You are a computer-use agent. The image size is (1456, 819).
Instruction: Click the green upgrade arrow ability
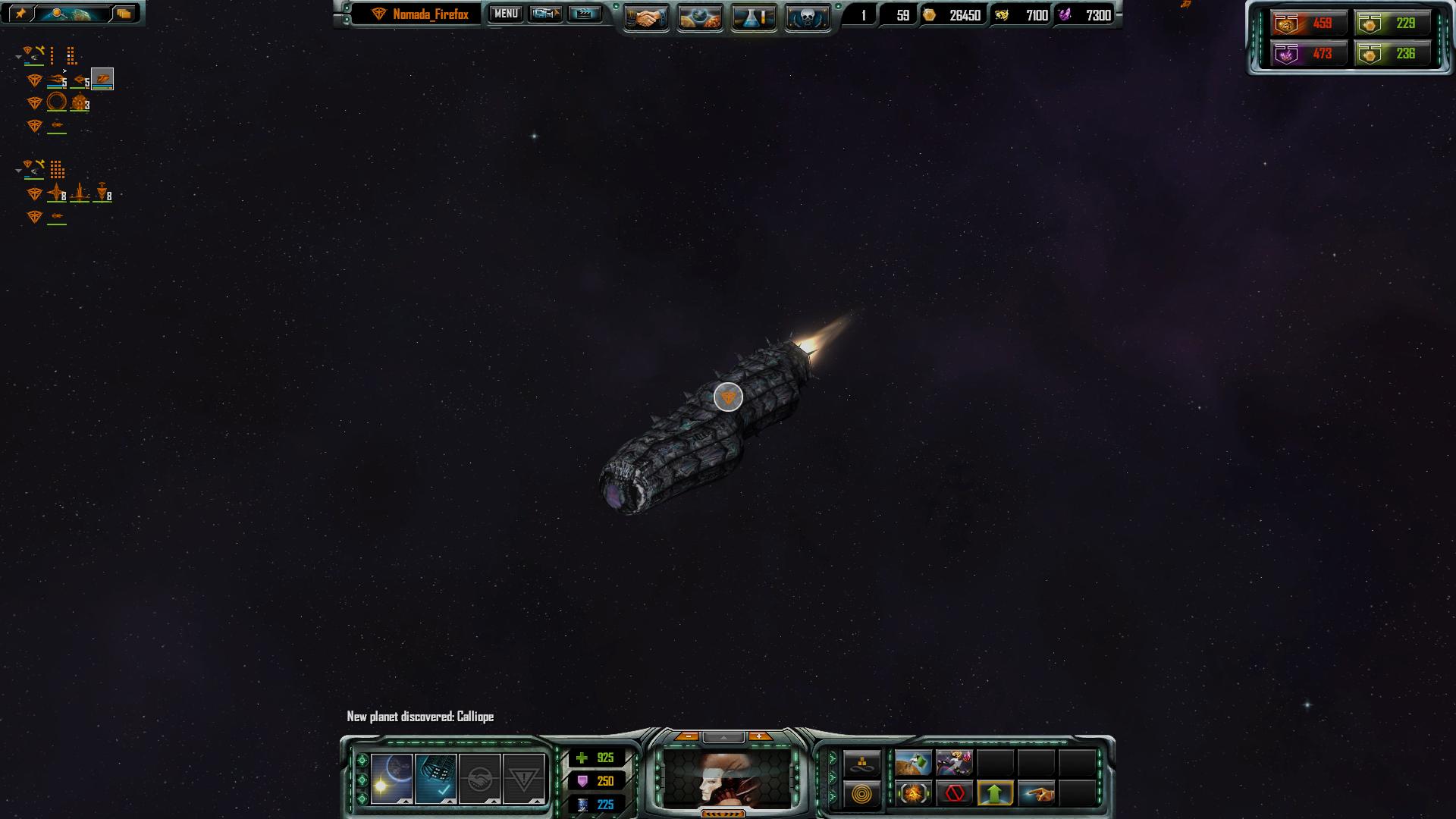[x=995, y=794]
